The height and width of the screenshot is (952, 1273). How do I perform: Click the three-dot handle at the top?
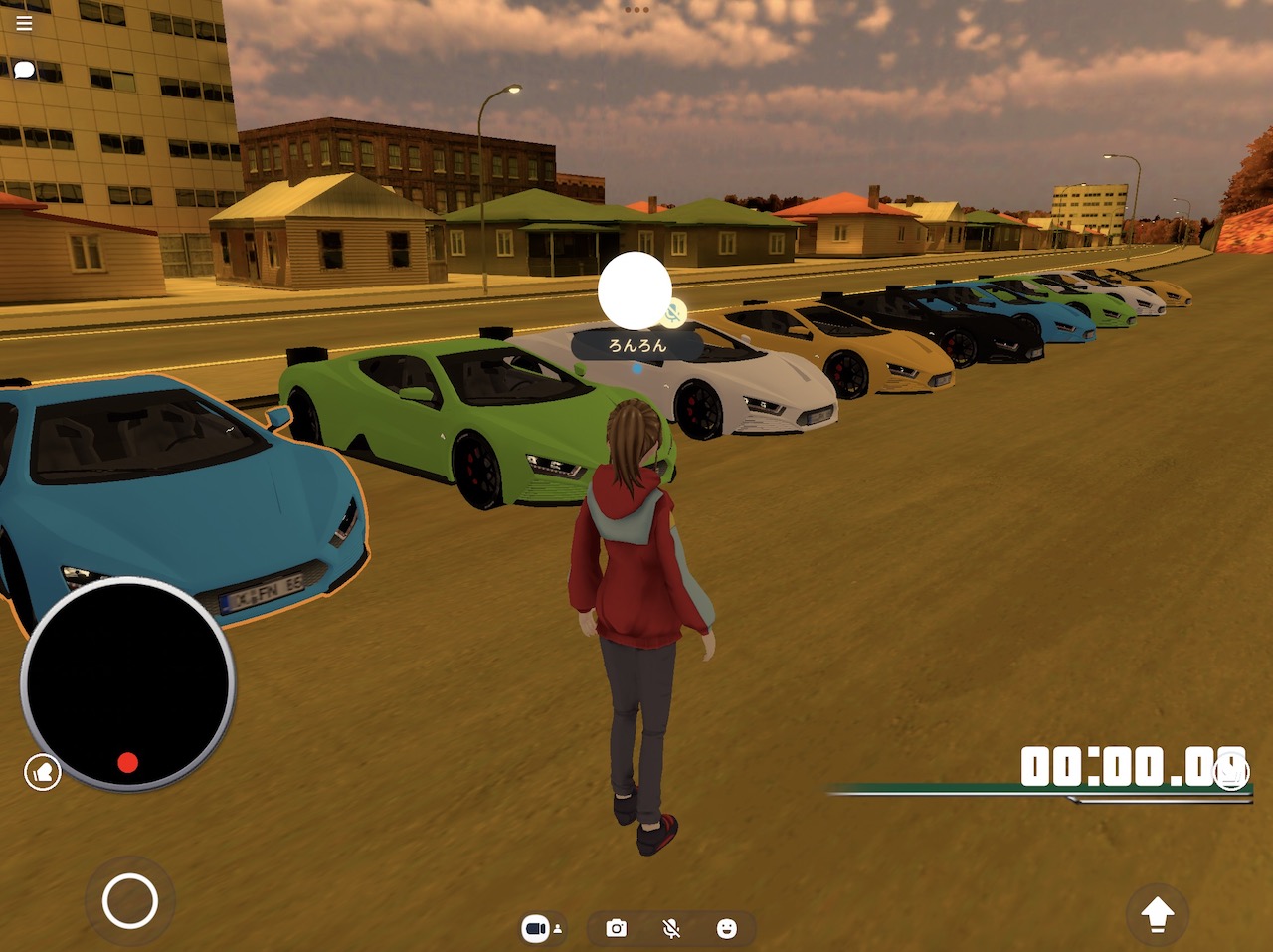636,10
